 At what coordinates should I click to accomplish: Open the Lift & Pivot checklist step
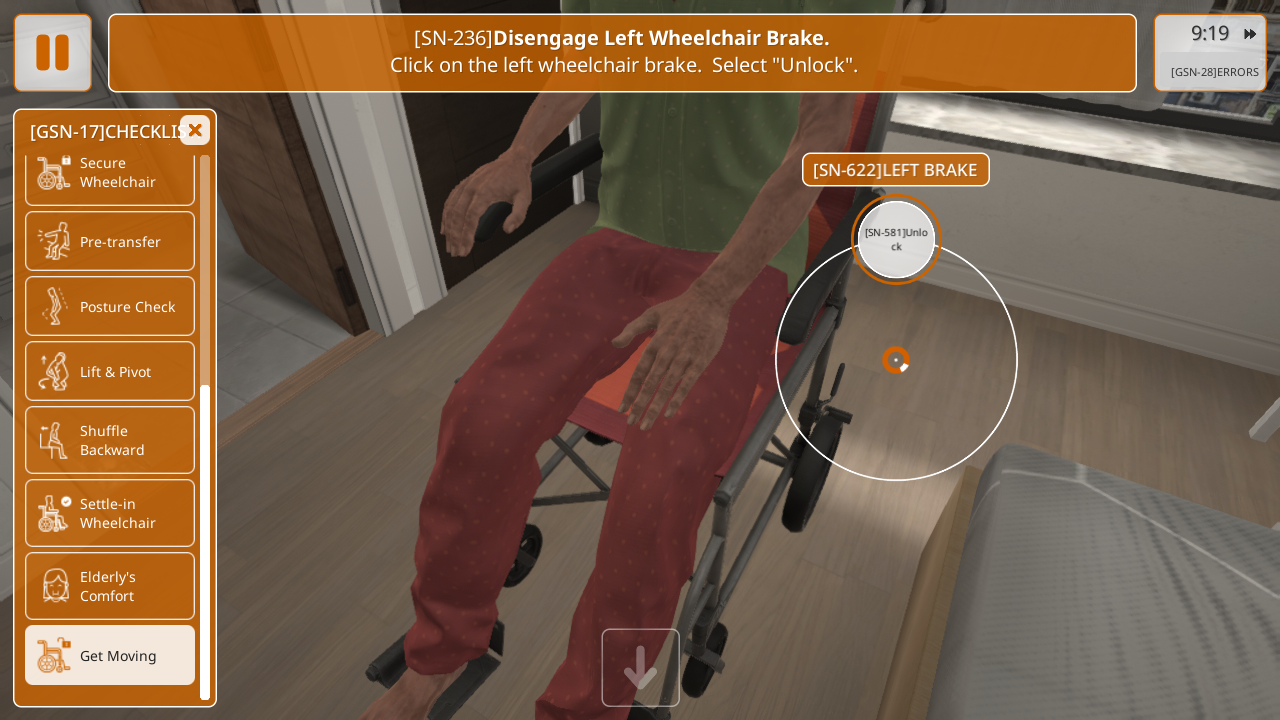tap(110, 371)
